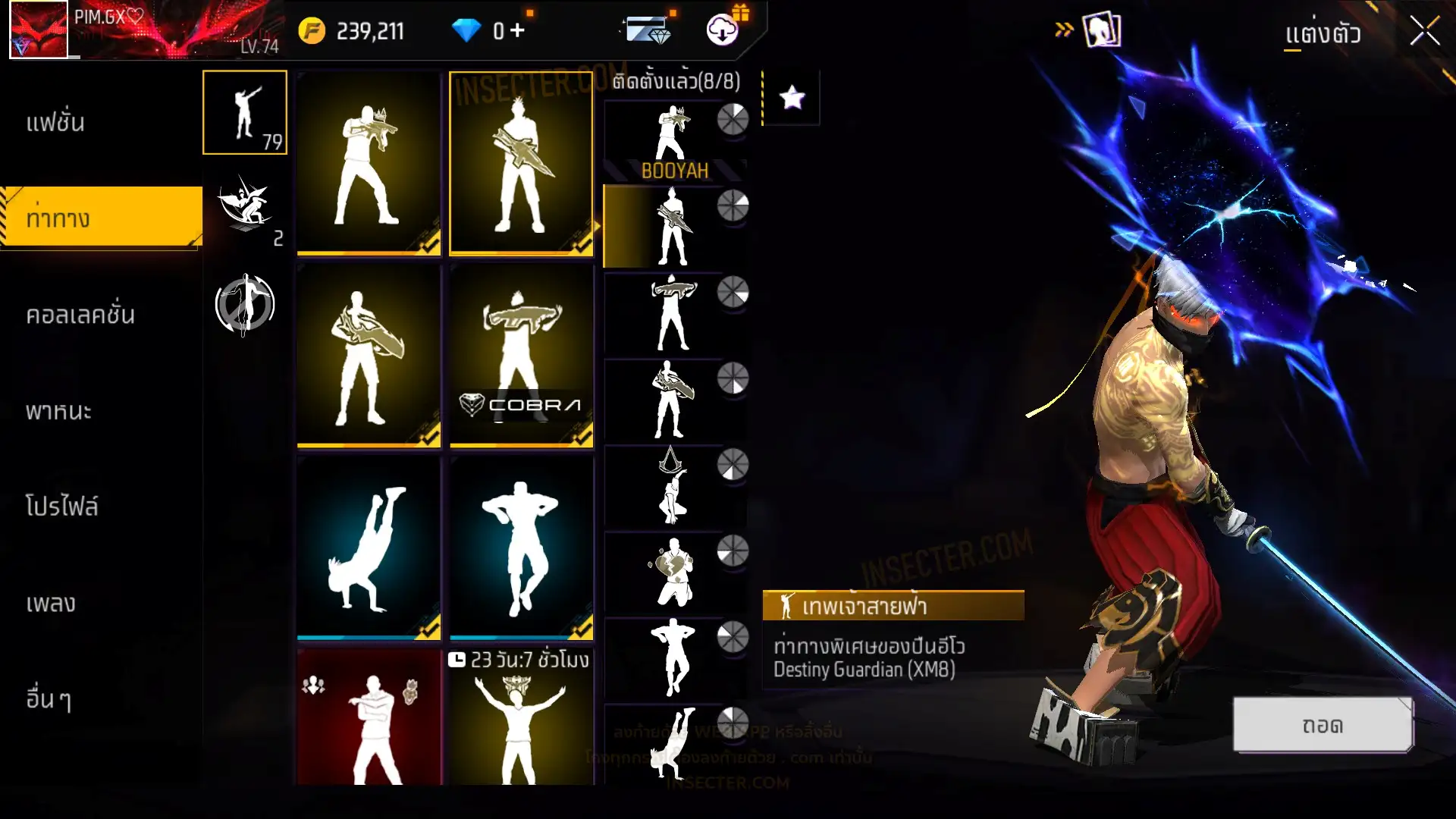Pick the time-limited 23 วัน emote tile
Screen dimensions: 1456x819
pos(521,717)
